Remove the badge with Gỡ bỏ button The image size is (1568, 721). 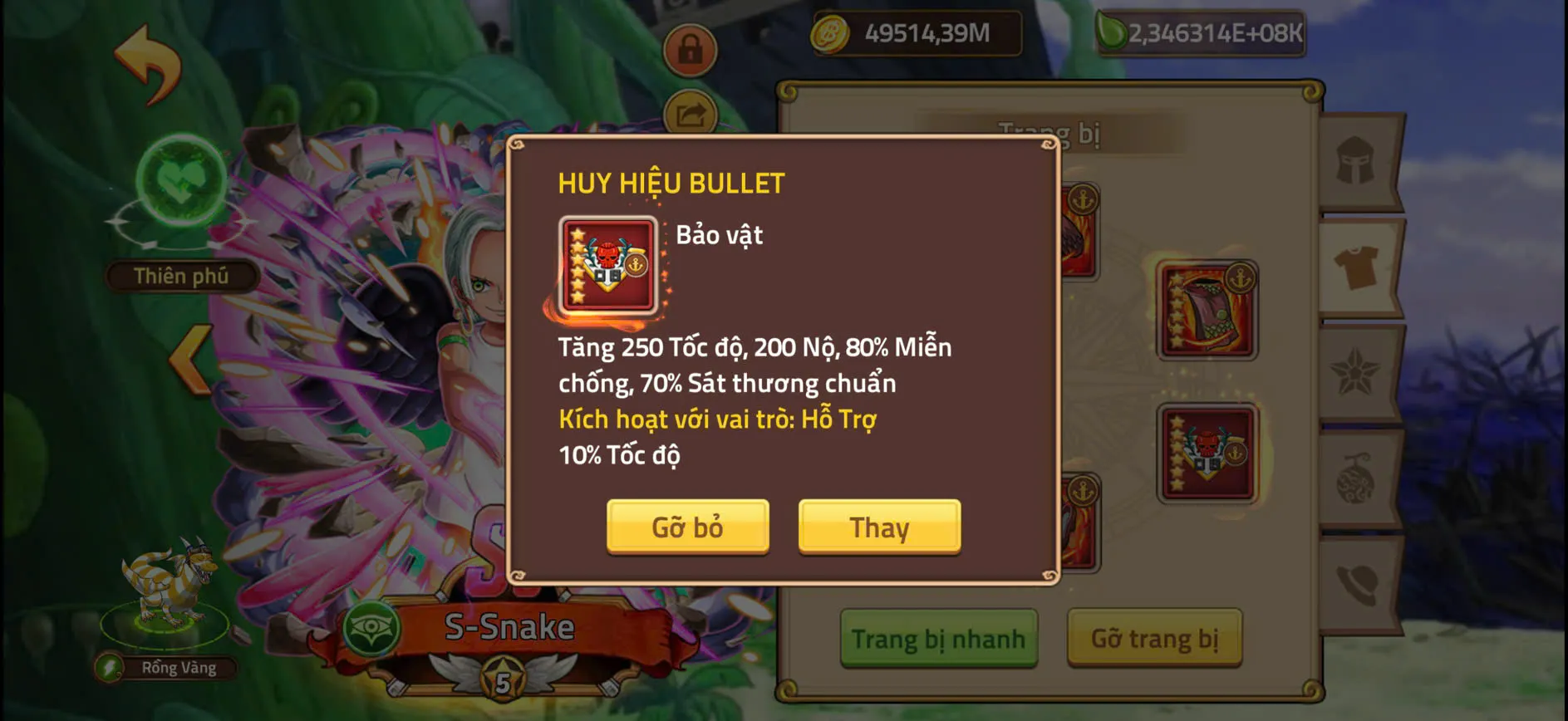click(x=687, y=527)
